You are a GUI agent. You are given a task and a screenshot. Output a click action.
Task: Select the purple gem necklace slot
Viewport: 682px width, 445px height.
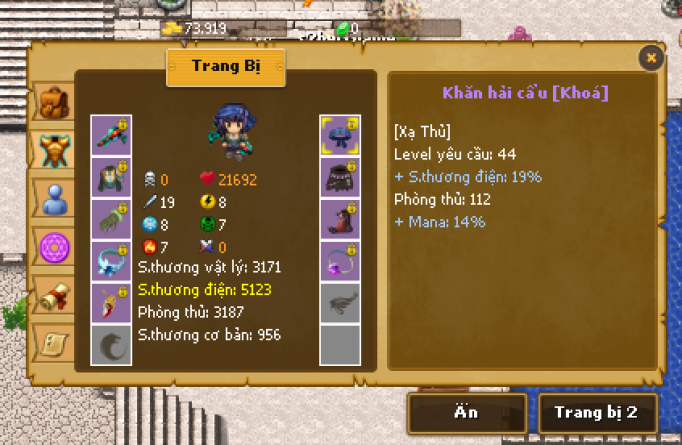coord(340,261)
